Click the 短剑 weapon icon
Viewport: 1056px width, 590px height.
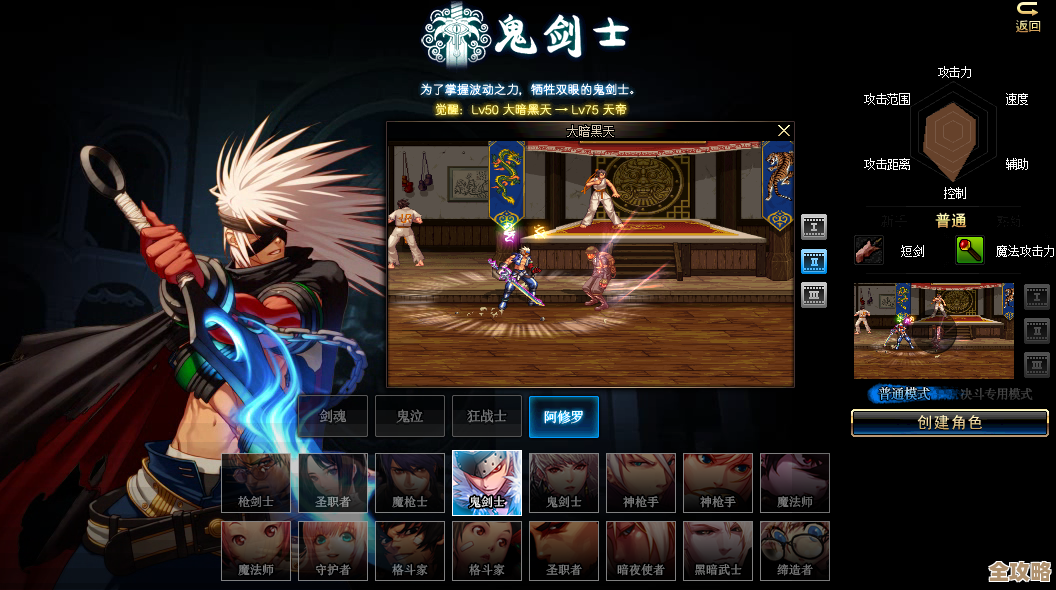point(869,250)
